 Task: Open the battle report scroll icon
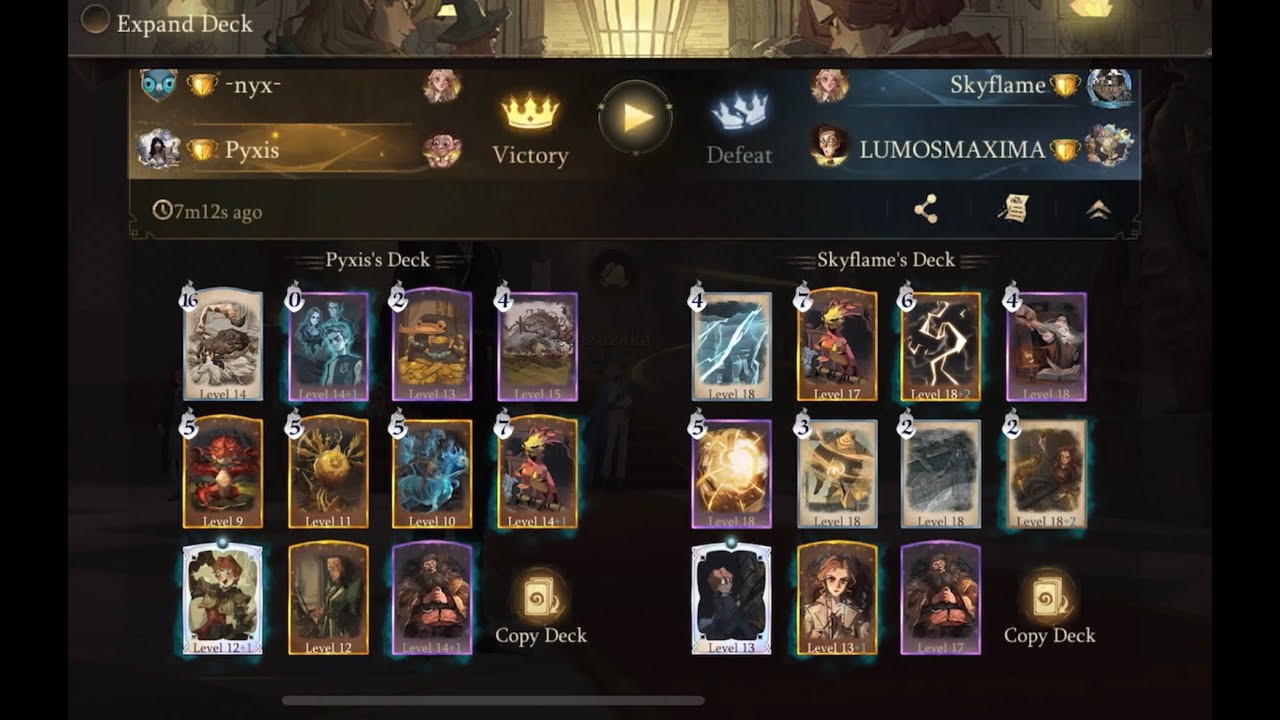click(x=1014, y=210)
